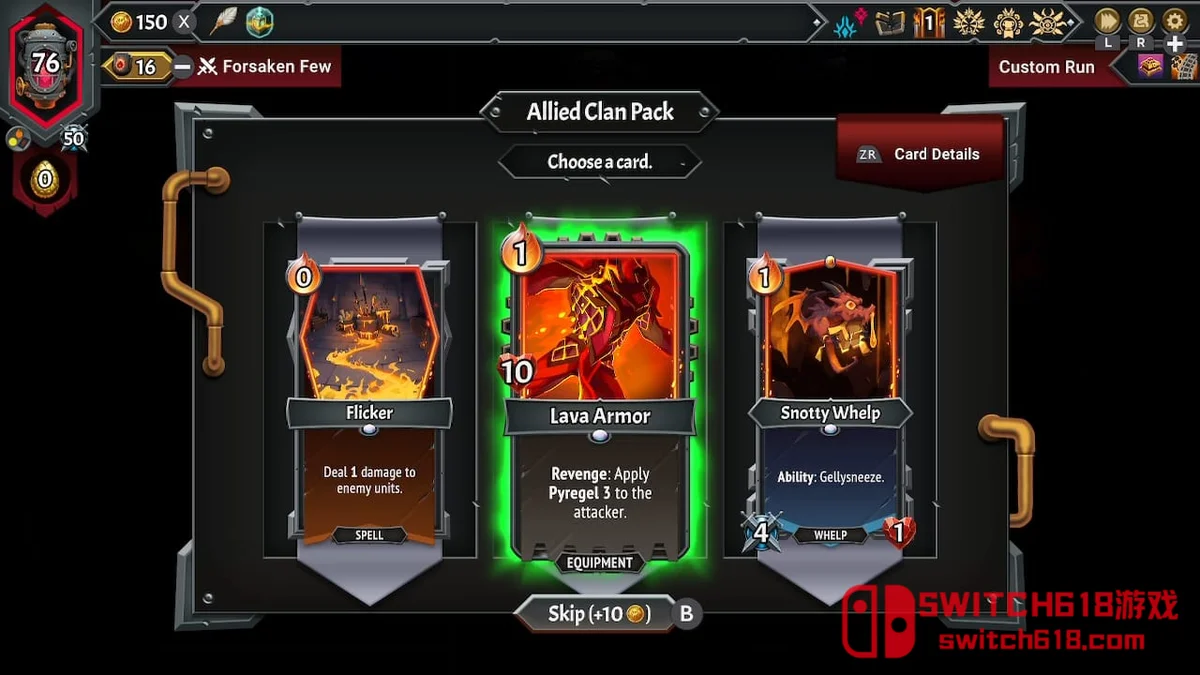
Task: Skip the card reward for 10 gold
Action: click(x=598, y=614)
